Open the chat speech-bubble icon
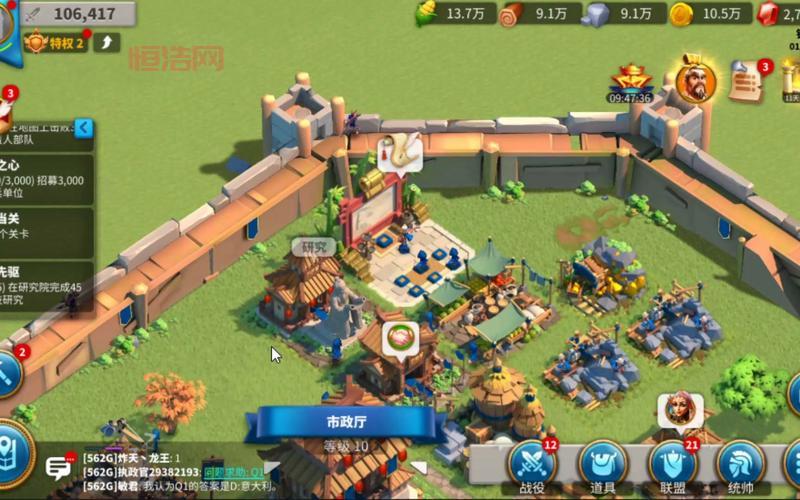This screenshot has height=500, width=800. point(60,467)
